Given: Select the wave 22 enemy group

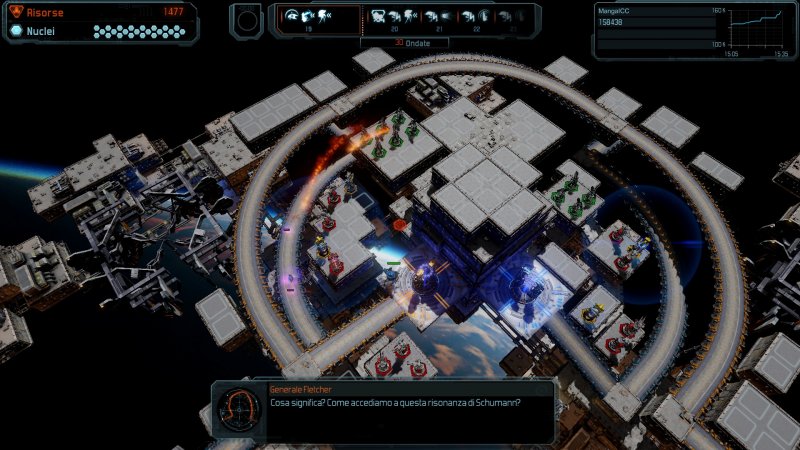Looking at the screenshot, I should [476, 17].
